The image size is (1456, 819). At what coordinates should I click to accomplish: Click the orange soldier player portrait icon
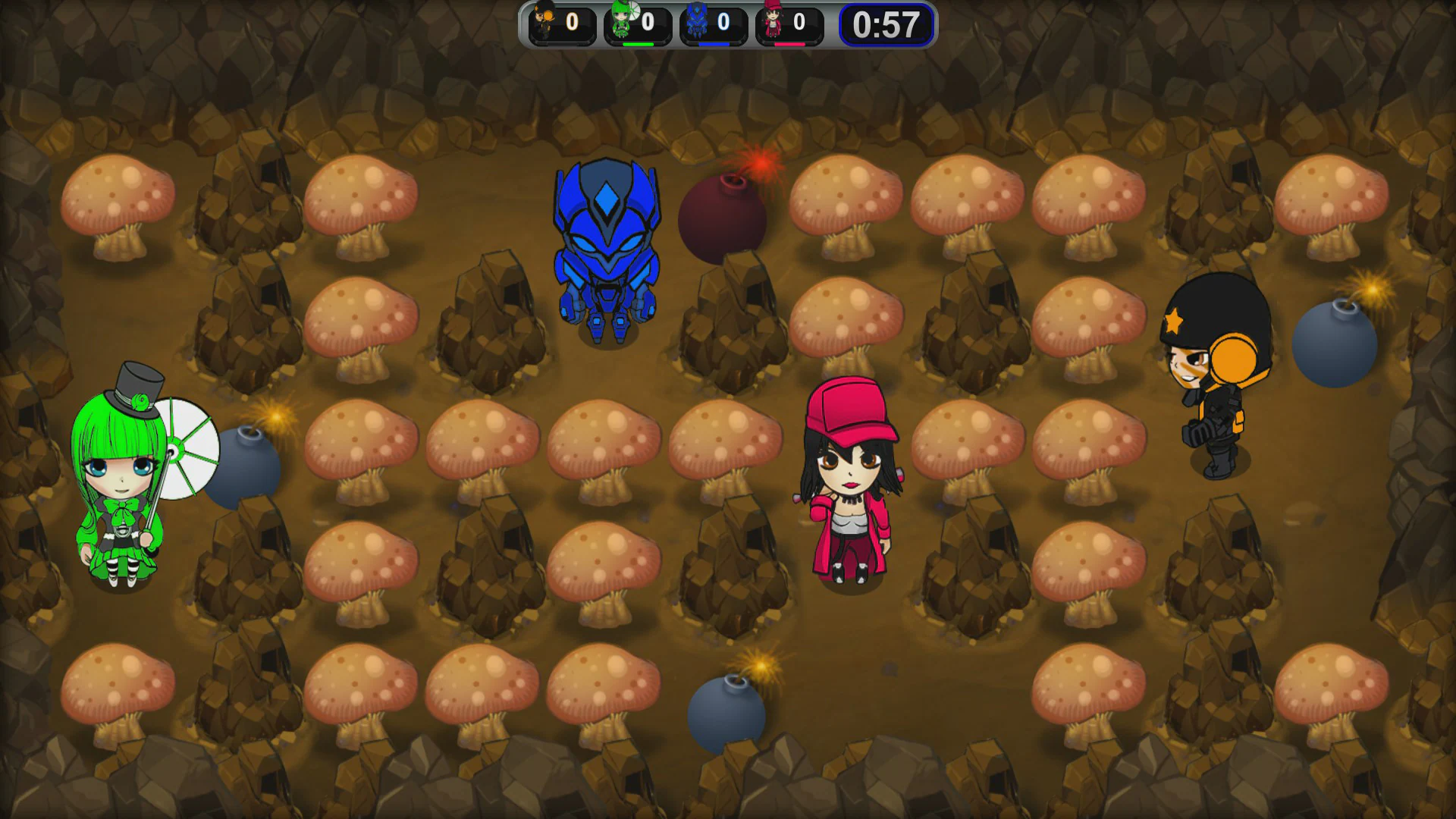coord(544,22)
